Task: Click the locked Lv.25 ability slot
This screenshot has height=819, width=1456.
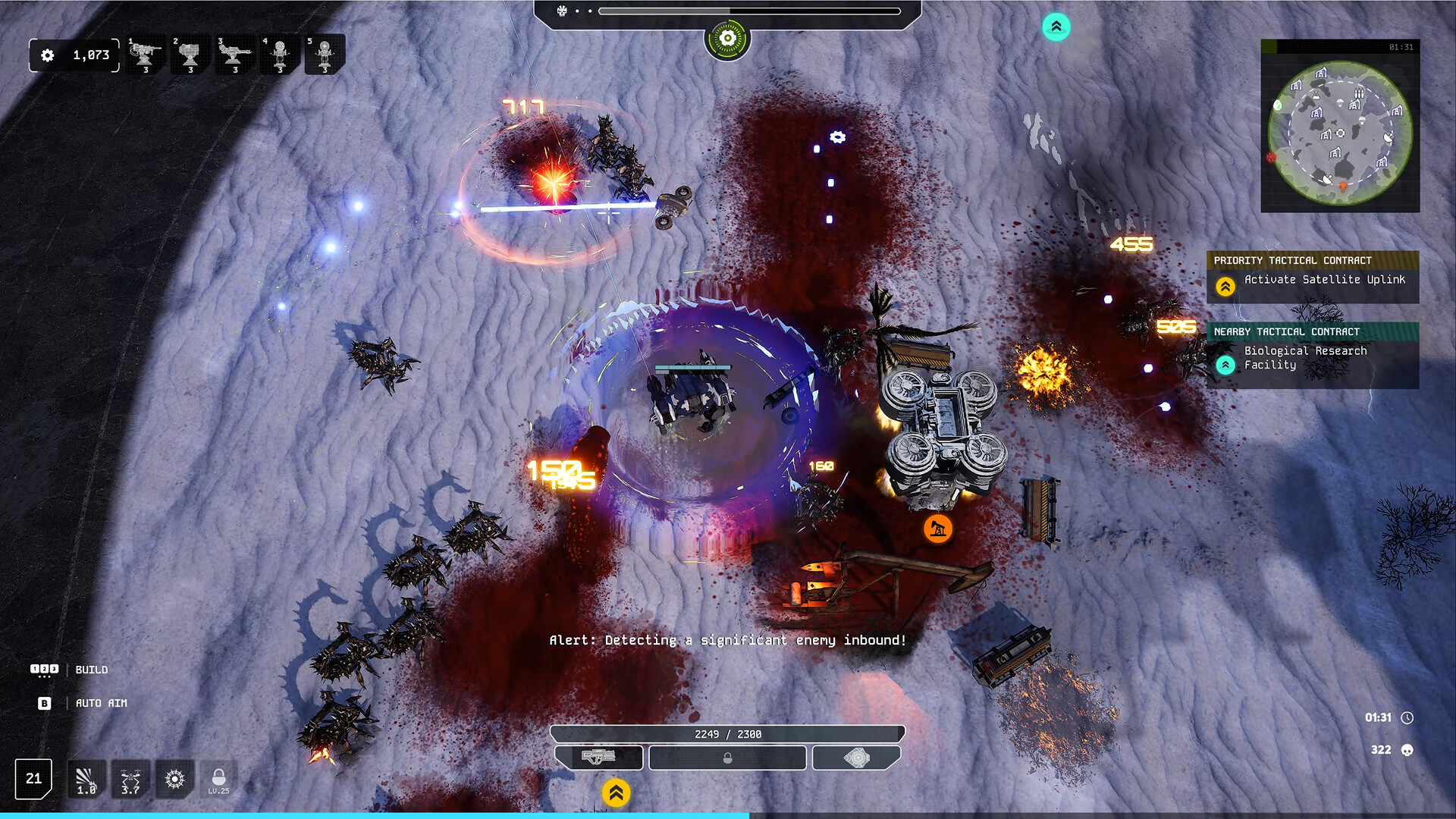Action: pos(218,780)
